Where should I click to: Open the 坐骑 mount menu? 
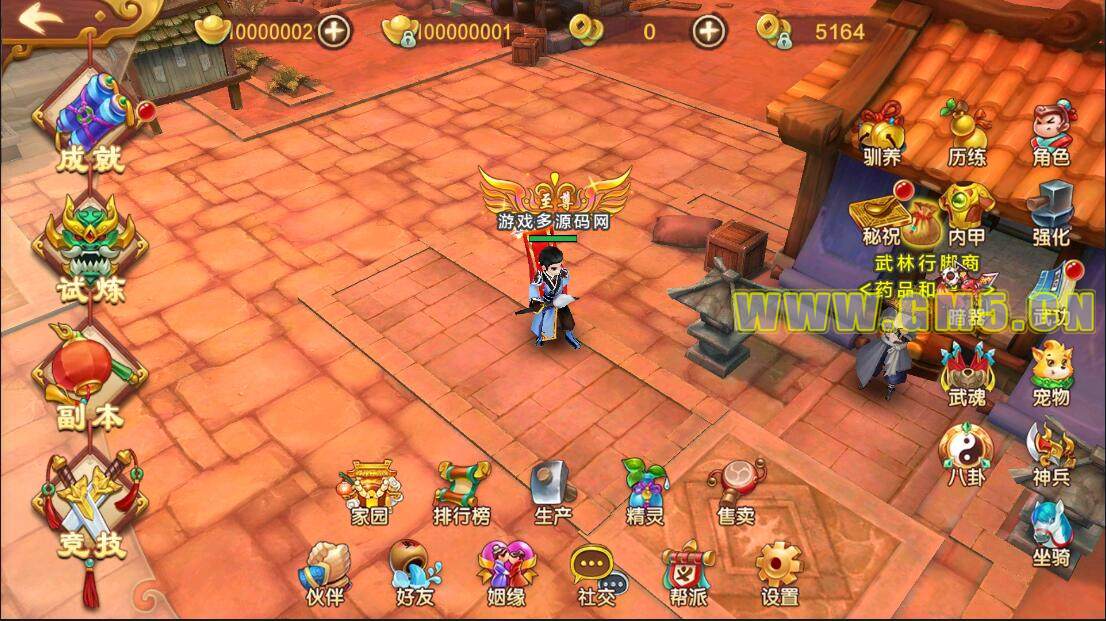1051,529
